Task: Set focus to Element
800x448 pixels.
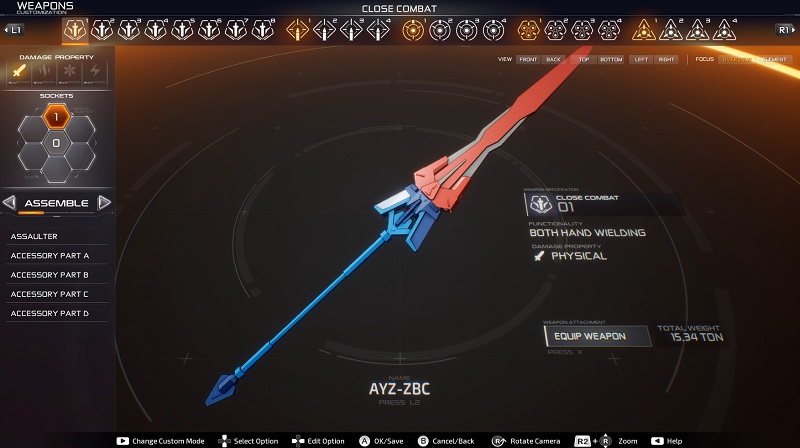Action: click(x=773, y=60)
